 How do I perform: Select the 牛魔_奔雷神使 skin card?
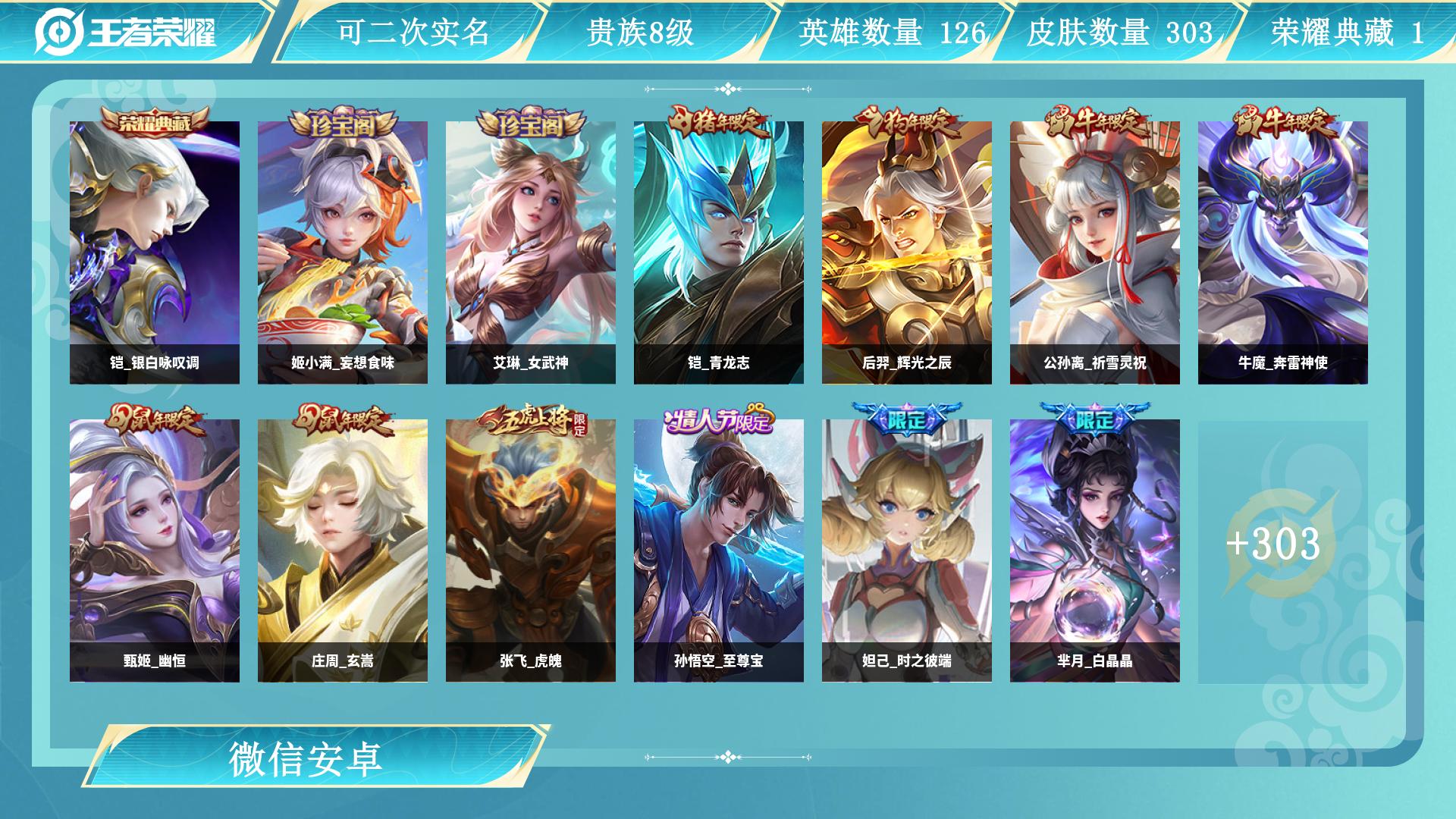point(1283,253)
